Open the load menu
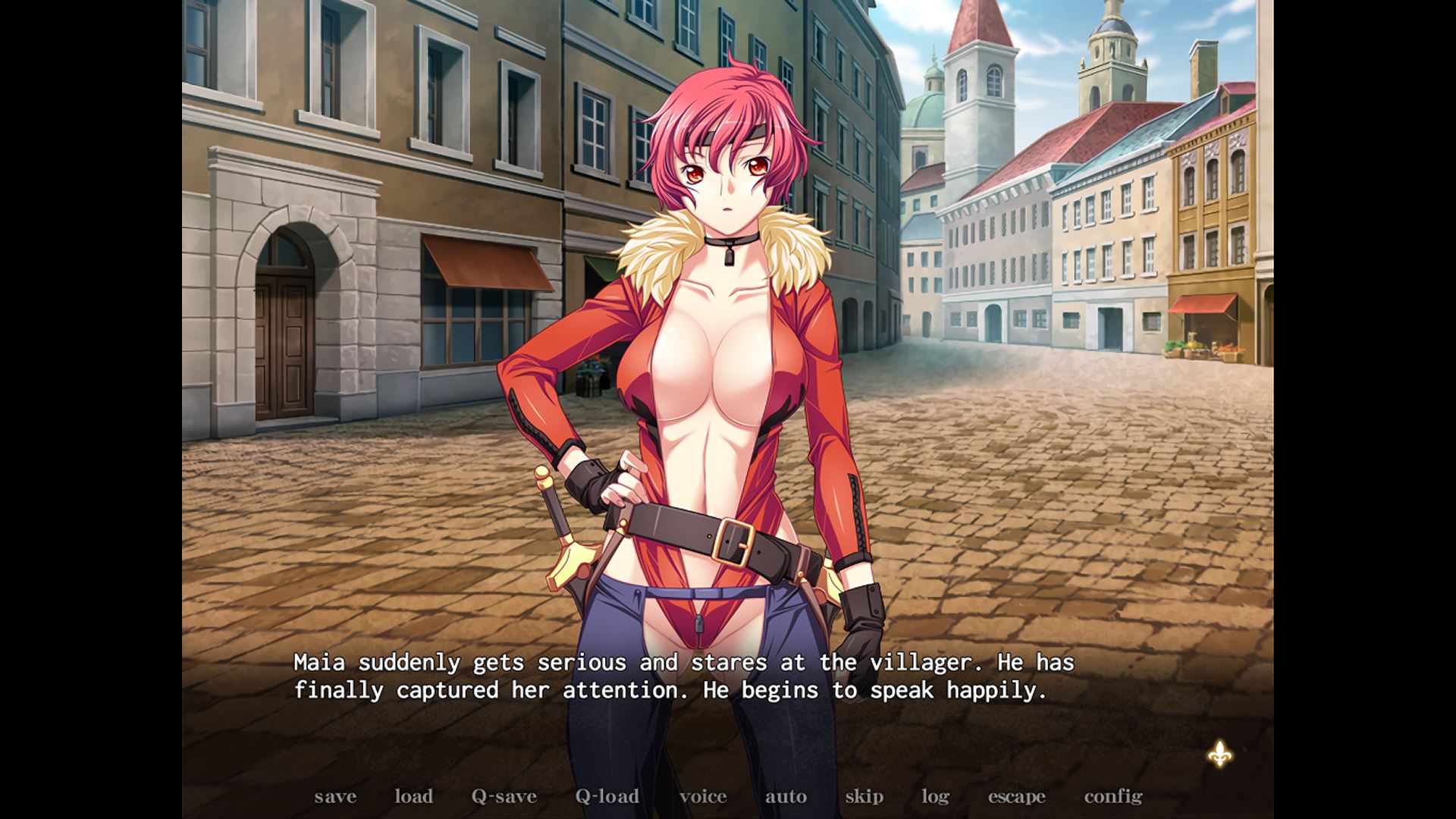1456x819 pixels. click(x=413, y=796)
